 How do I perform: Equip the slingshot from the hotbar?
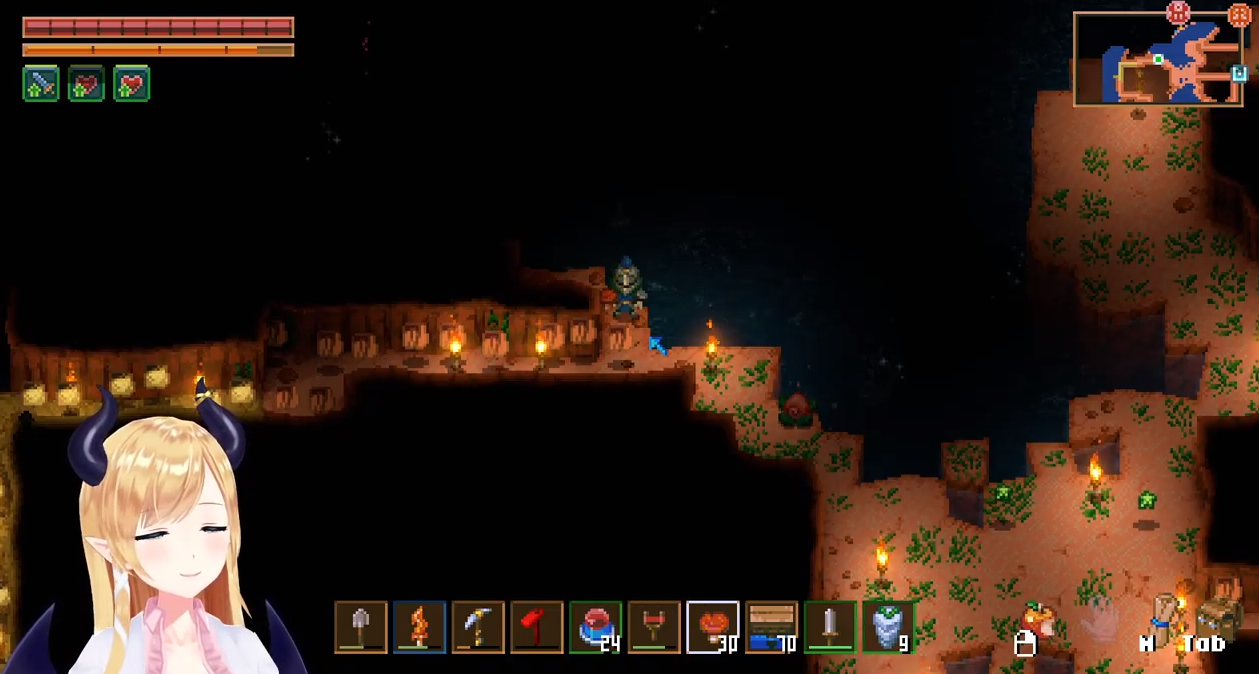[x=654, y=627]
